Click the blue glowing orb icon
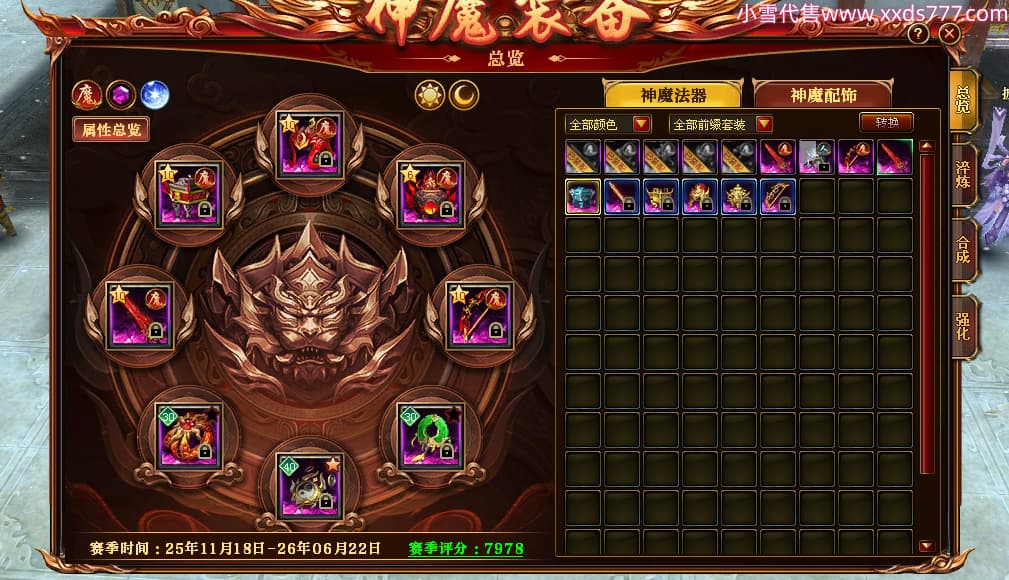The image size is (1009, 580). 155,95
